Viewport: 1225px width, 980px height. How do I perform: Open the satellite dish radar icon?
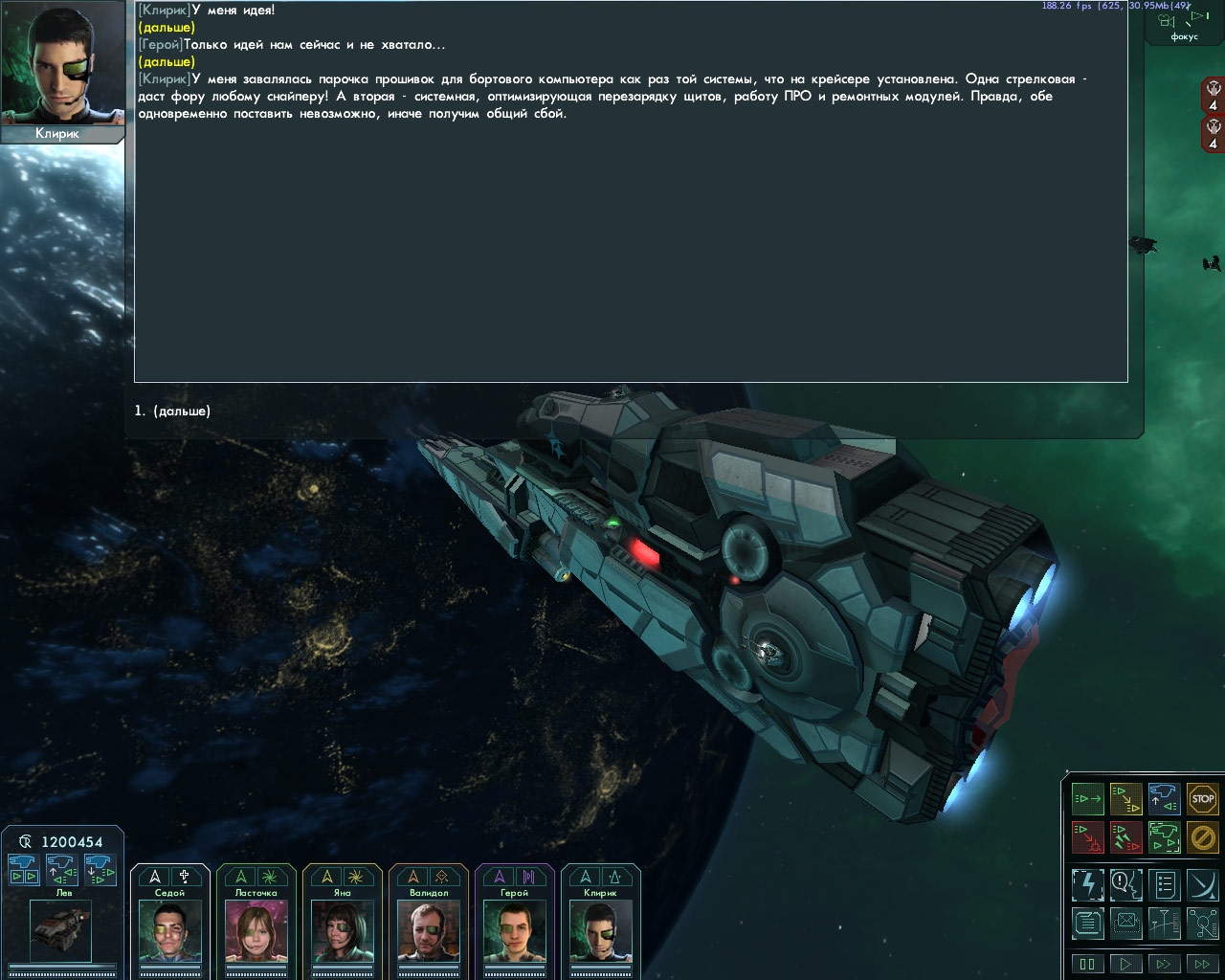point(1203,885)
